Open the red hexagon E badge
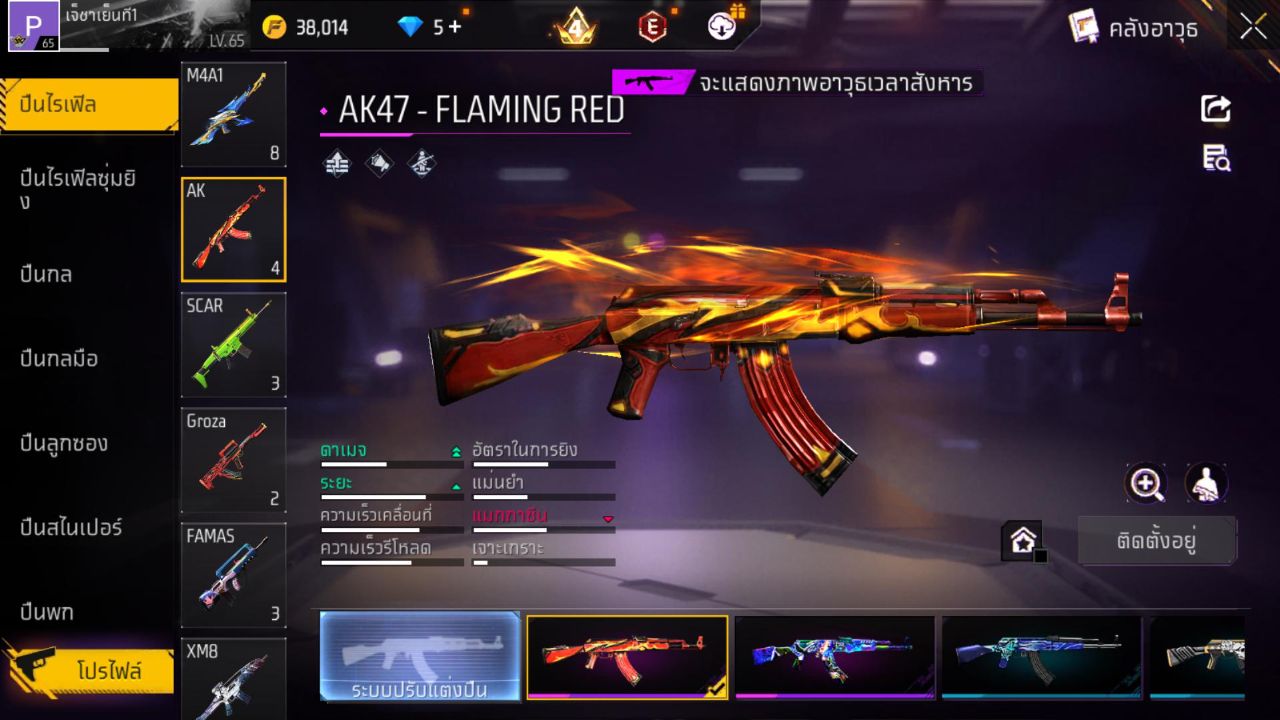Image resolution: width=1280 pixels, height=720 pixels. tap(655, 27)
